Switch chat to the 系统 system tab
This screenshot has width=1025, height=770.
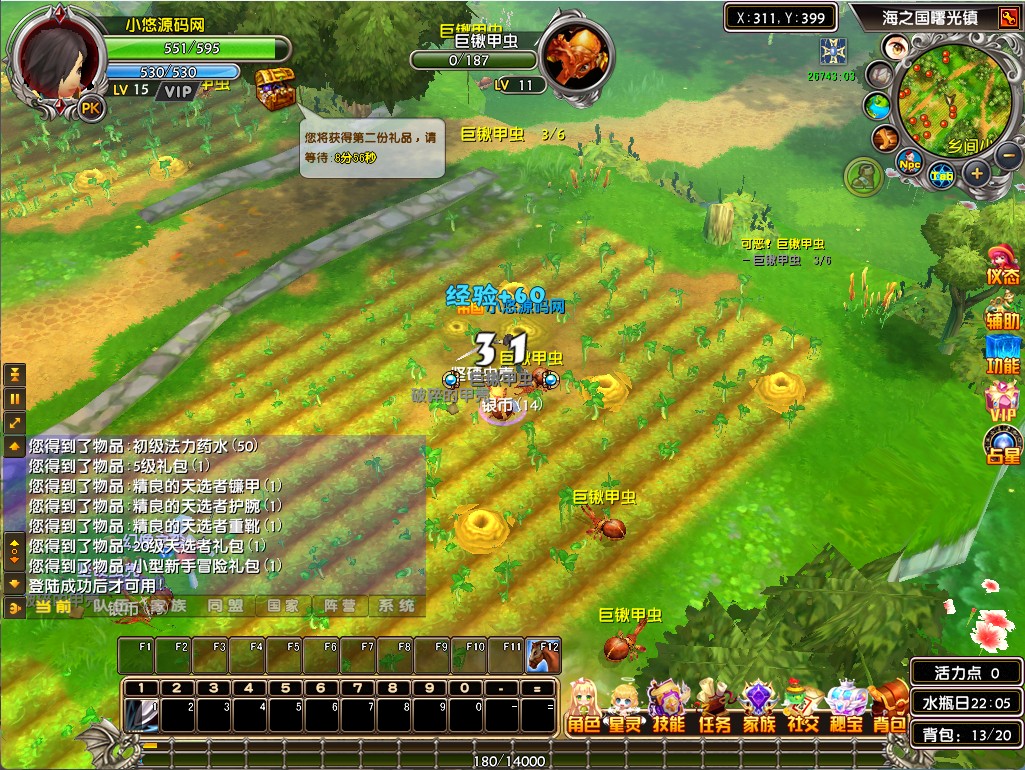tap(396, 606)
